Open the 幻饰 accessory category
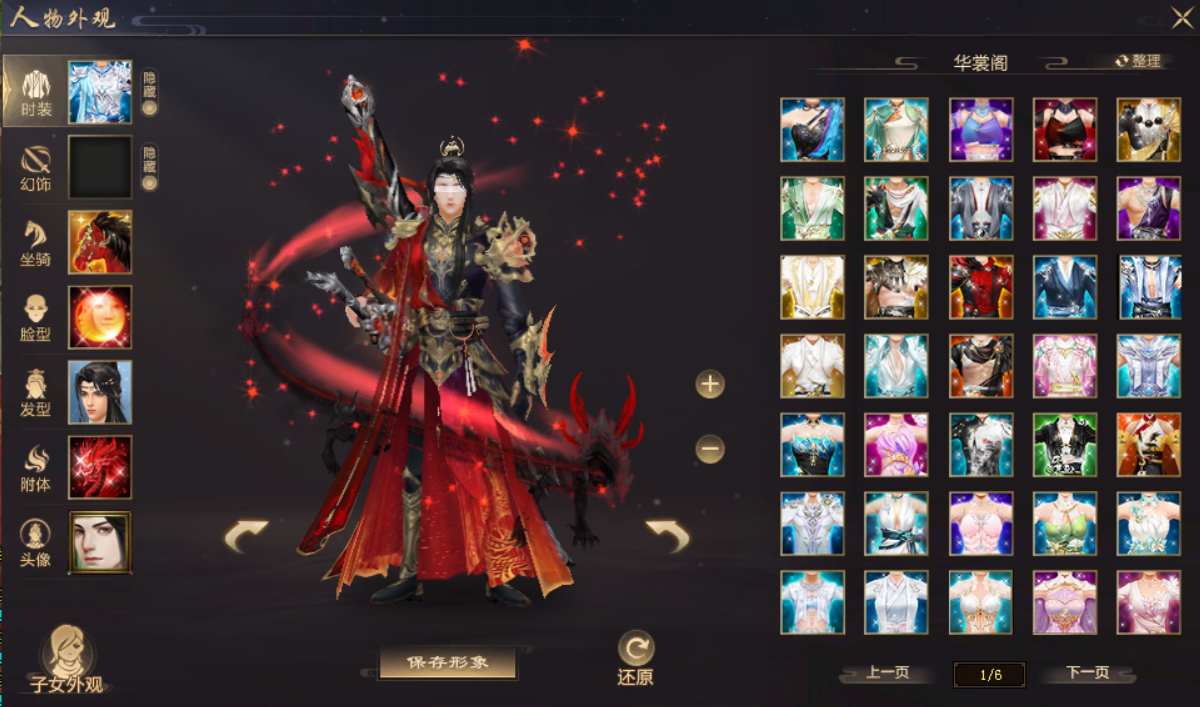The height and width of the screenshot is (707, 1200). 36,168
